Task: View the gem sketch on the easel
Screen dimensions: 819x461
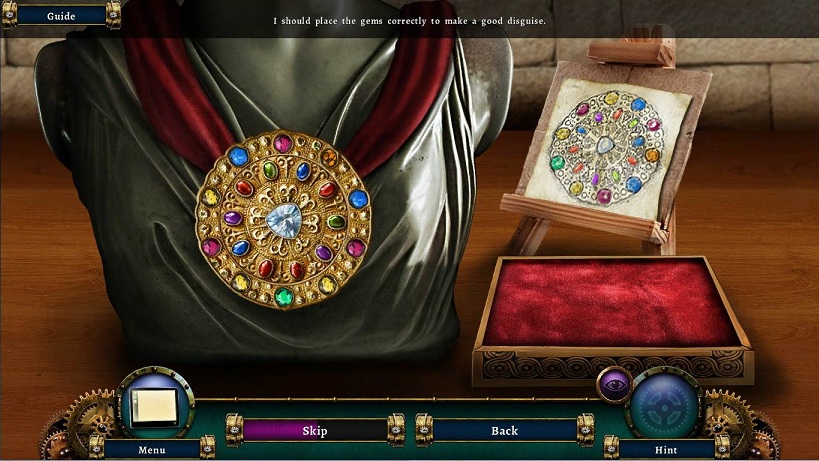Action: (607, 147)
